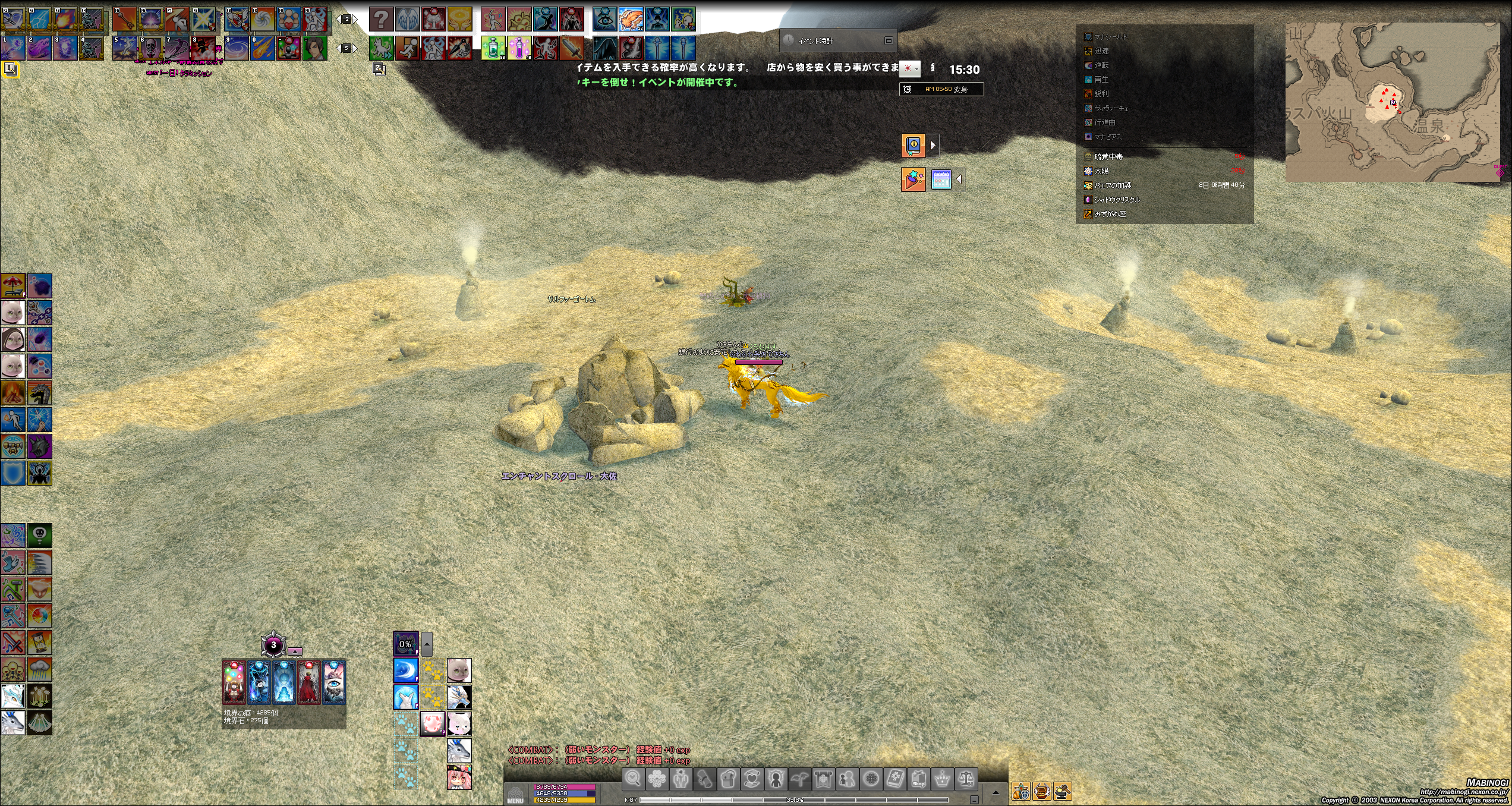Open the minimap
Viewport: 1512px width, 806px height.
pyautogui.click(x=1392, y=102)
